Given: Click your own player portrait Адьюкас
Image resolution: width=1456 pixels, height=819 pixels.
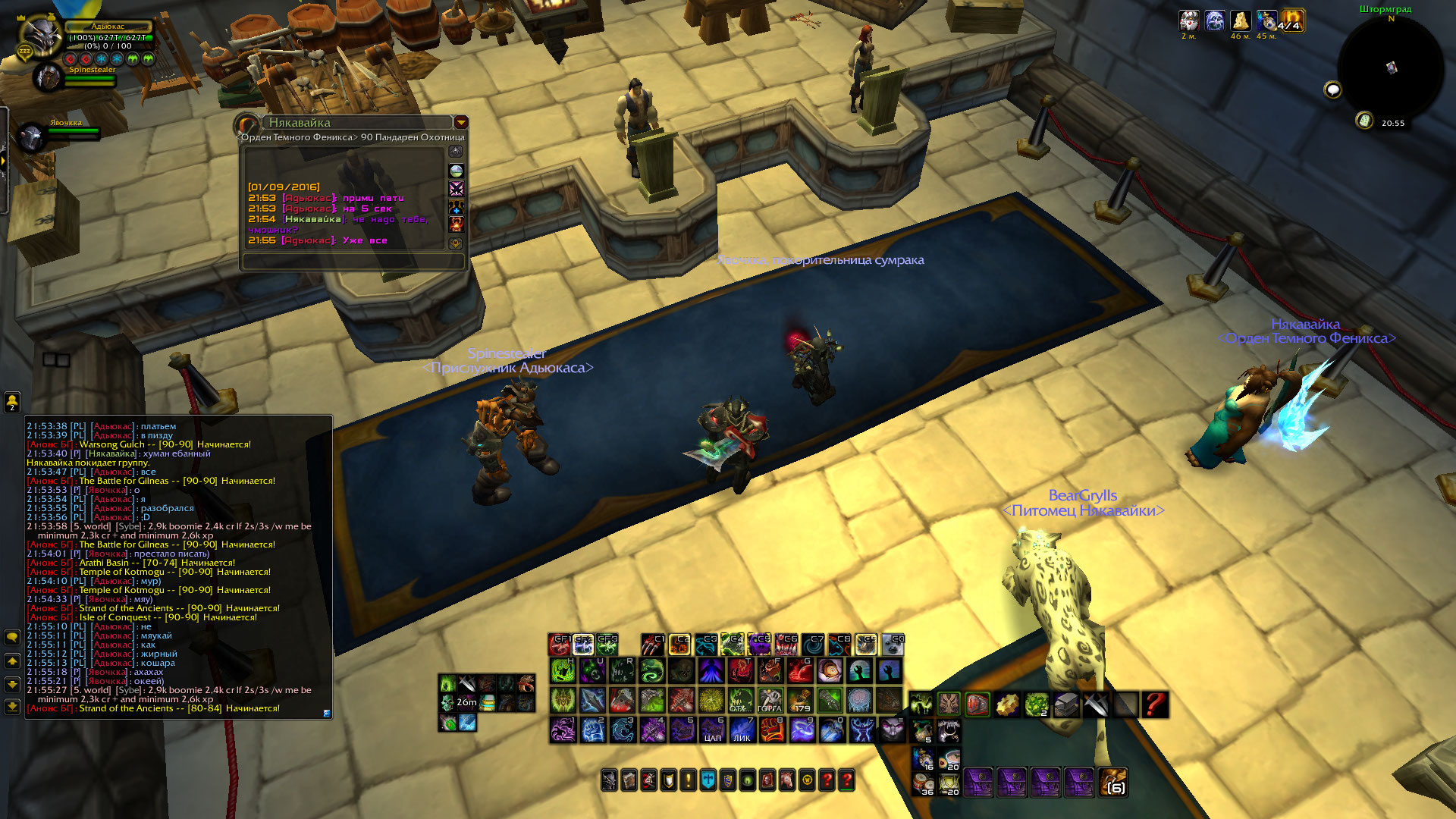Looking at the screenshot, I should tap(41, 36).
